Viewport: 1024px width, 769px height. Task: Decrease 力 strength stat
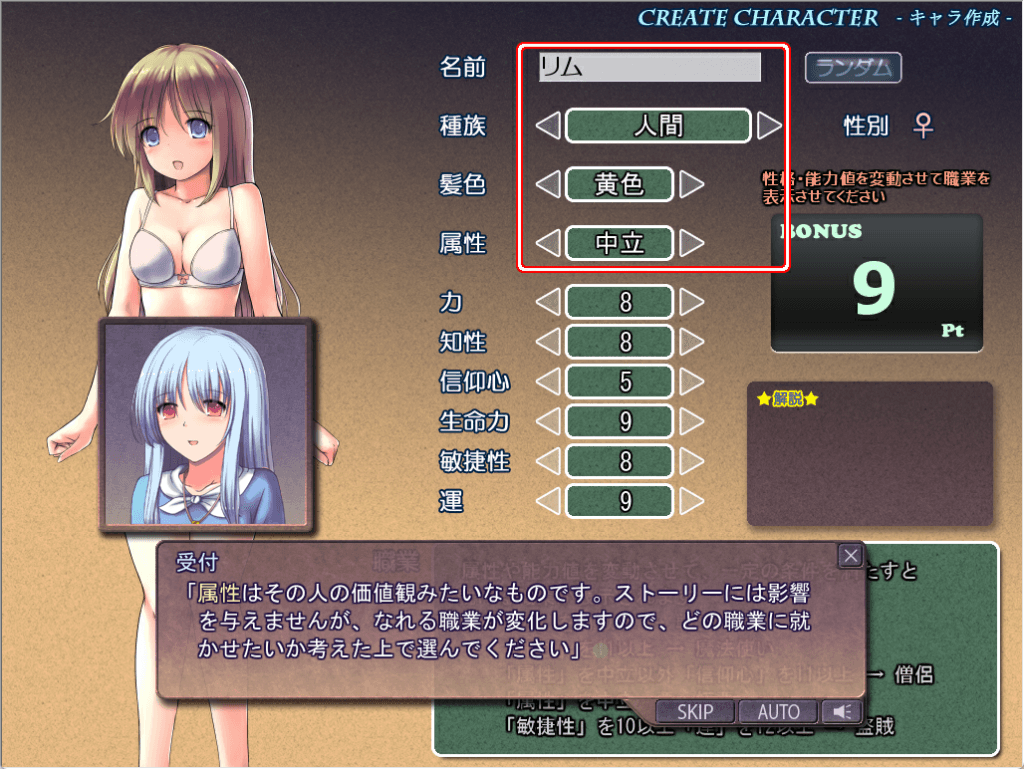click(x=548, y=302)
